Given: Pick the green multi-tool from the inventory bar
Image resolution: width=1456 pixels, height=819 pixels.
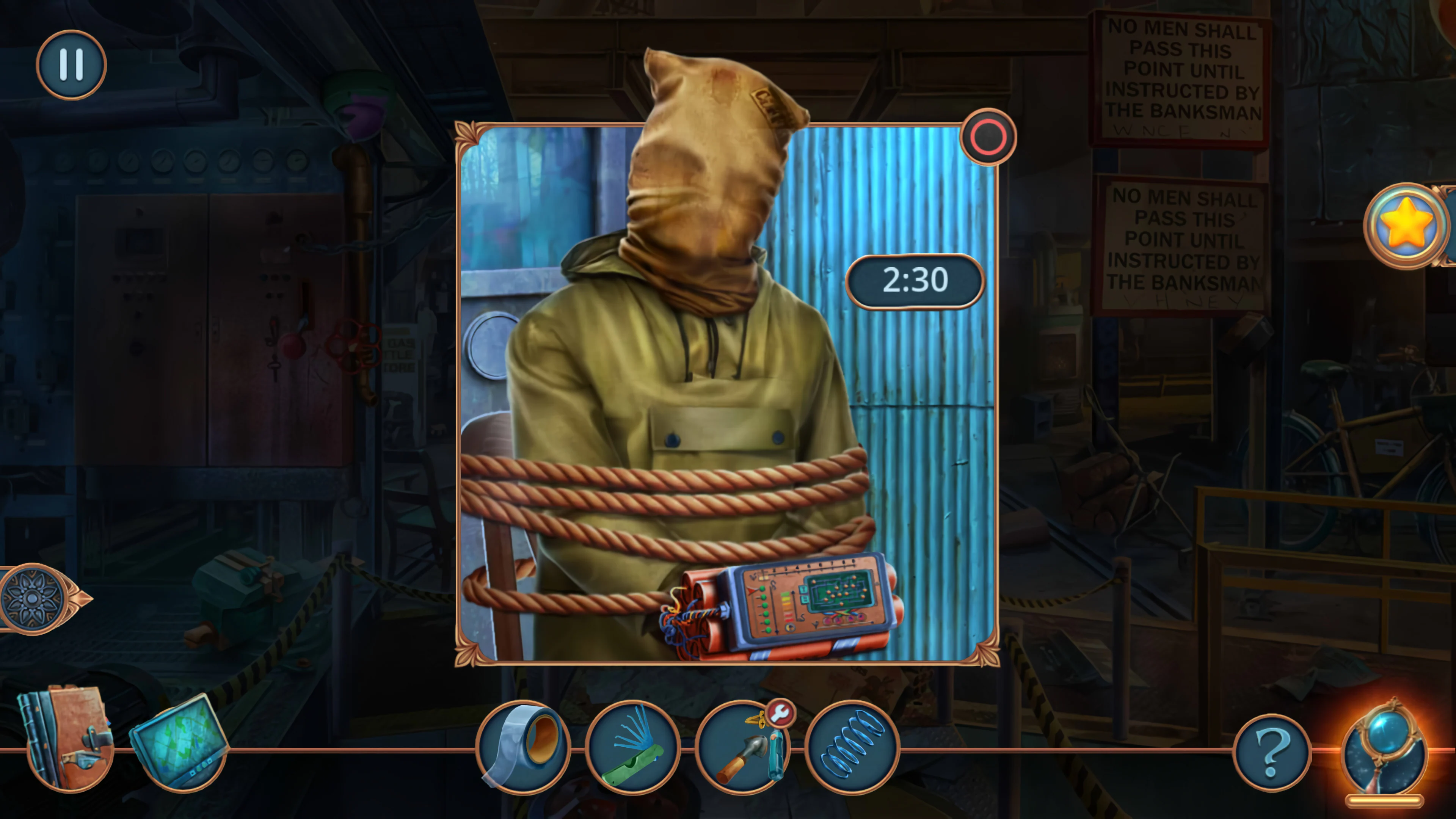Looking at the screenshot, I should coord(634,747).
